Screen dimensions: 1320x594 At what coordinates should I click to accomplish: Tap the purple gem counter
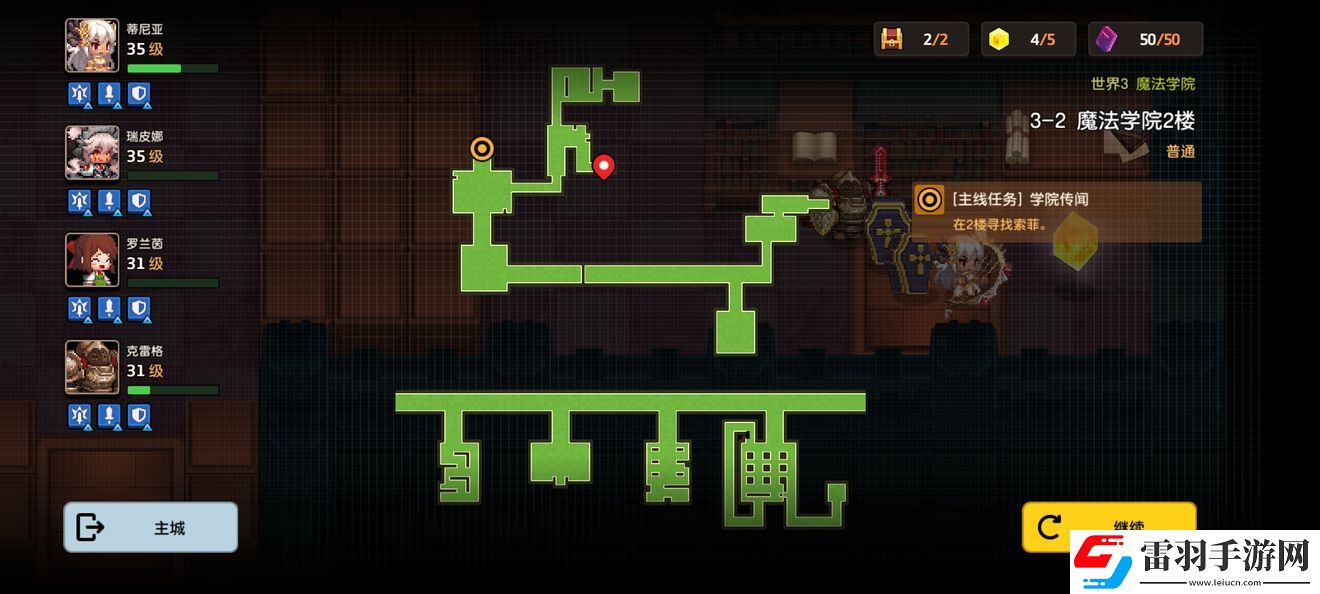click(x=1107, y=39)
